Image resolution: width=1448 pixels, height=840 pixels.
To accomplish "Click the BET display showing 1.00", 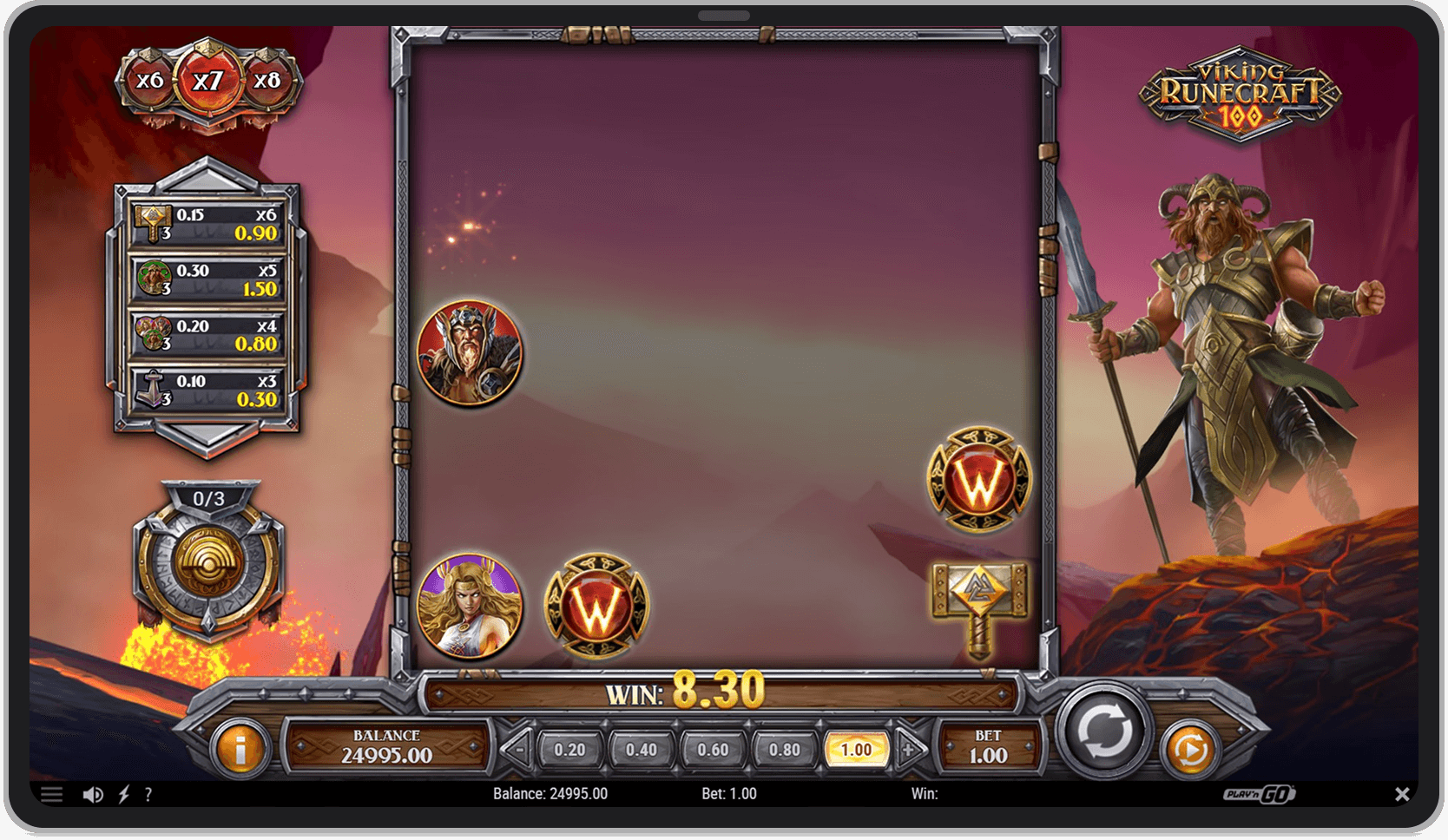I will coord(988,747).
